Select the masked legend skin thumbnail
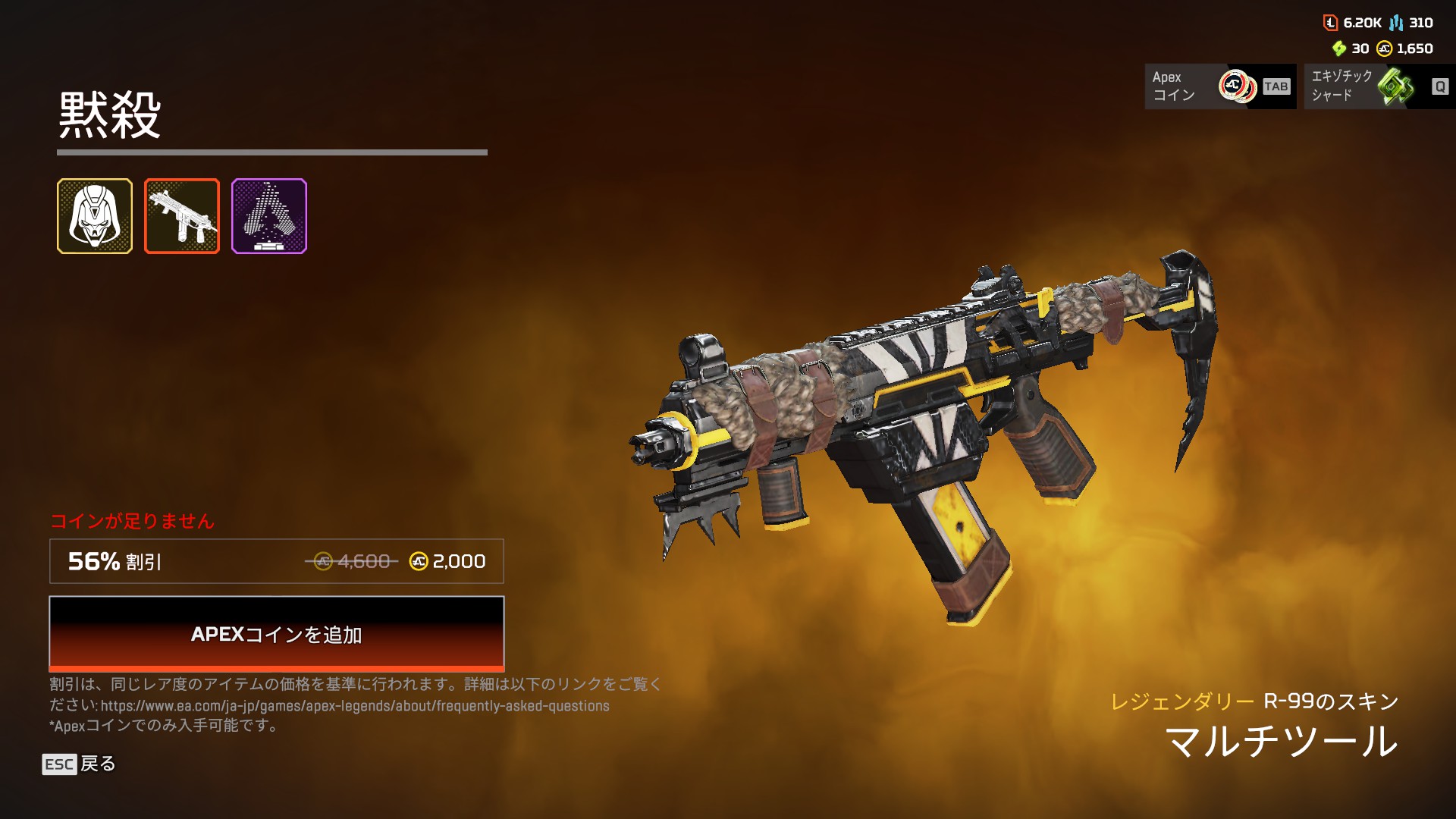 95,216
